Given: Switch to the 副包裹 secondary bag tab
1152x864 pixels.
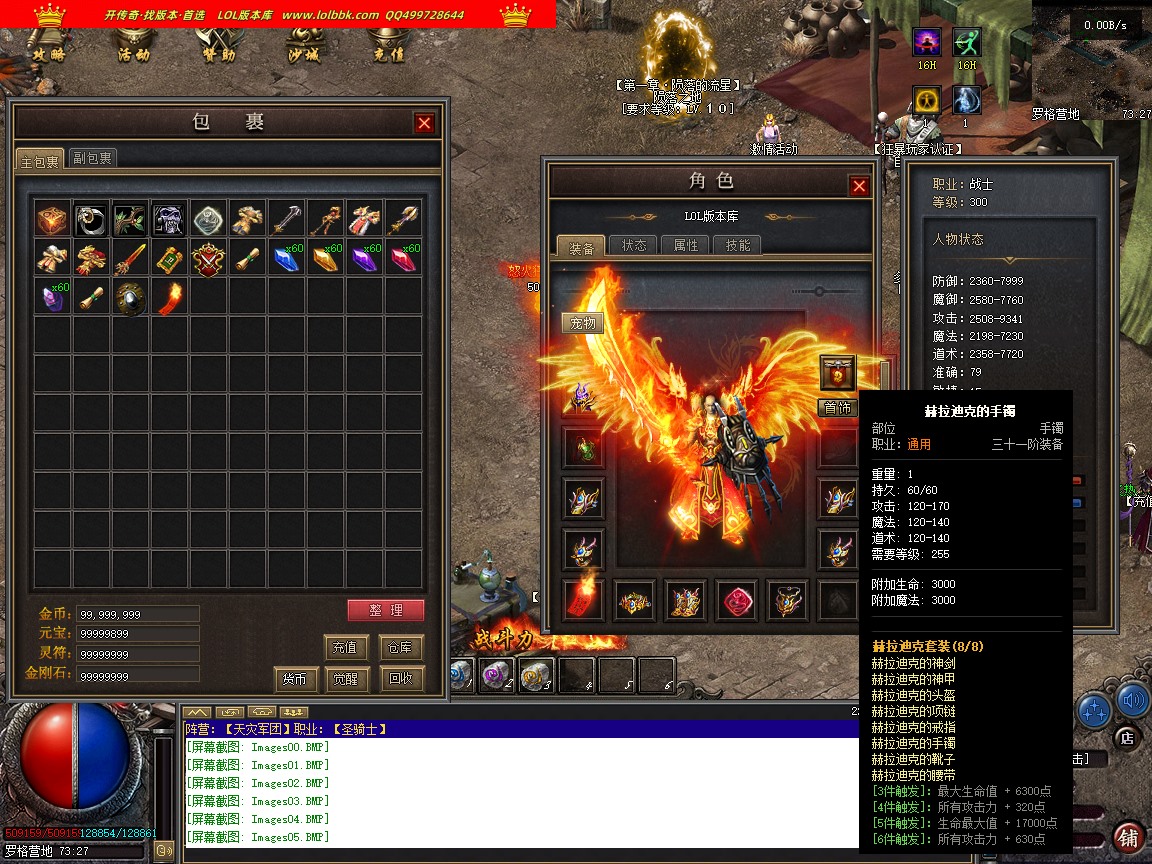Looking at the screenshot, I should [x=93, y=158].
